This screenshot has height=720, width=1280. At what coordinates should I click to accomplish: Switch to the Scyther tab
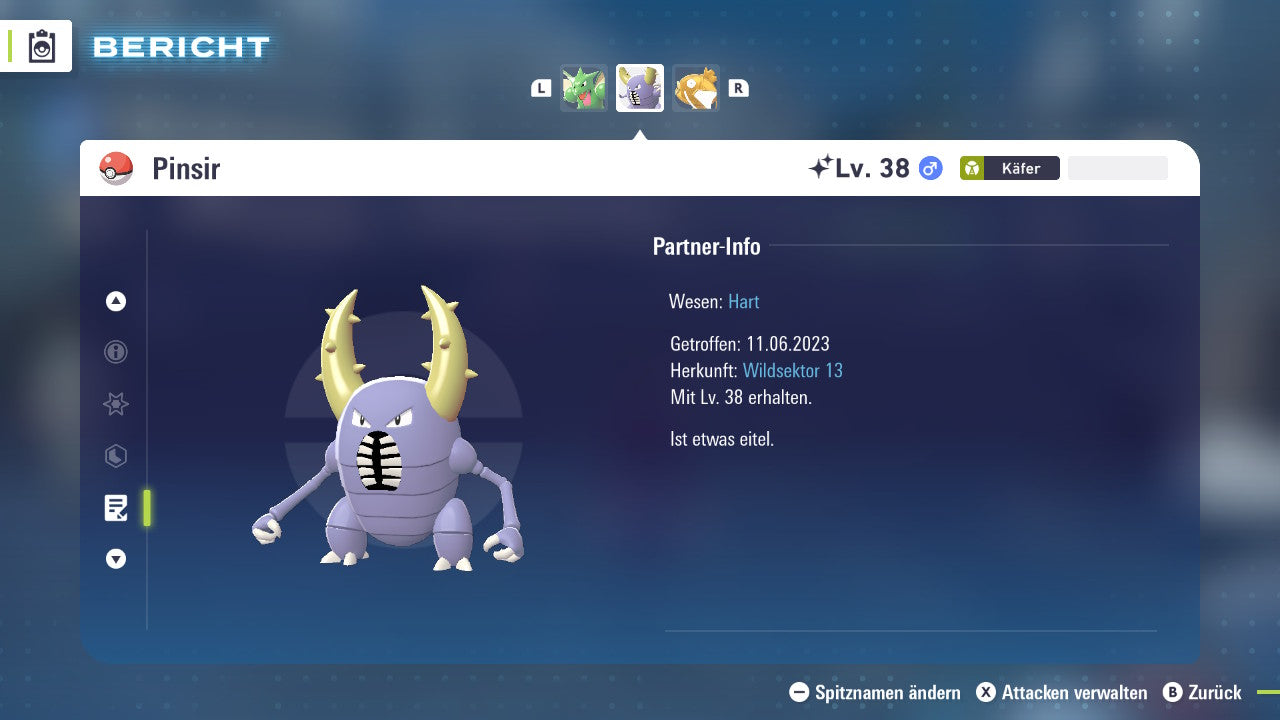pyautogui.click(x=584, y=88)
